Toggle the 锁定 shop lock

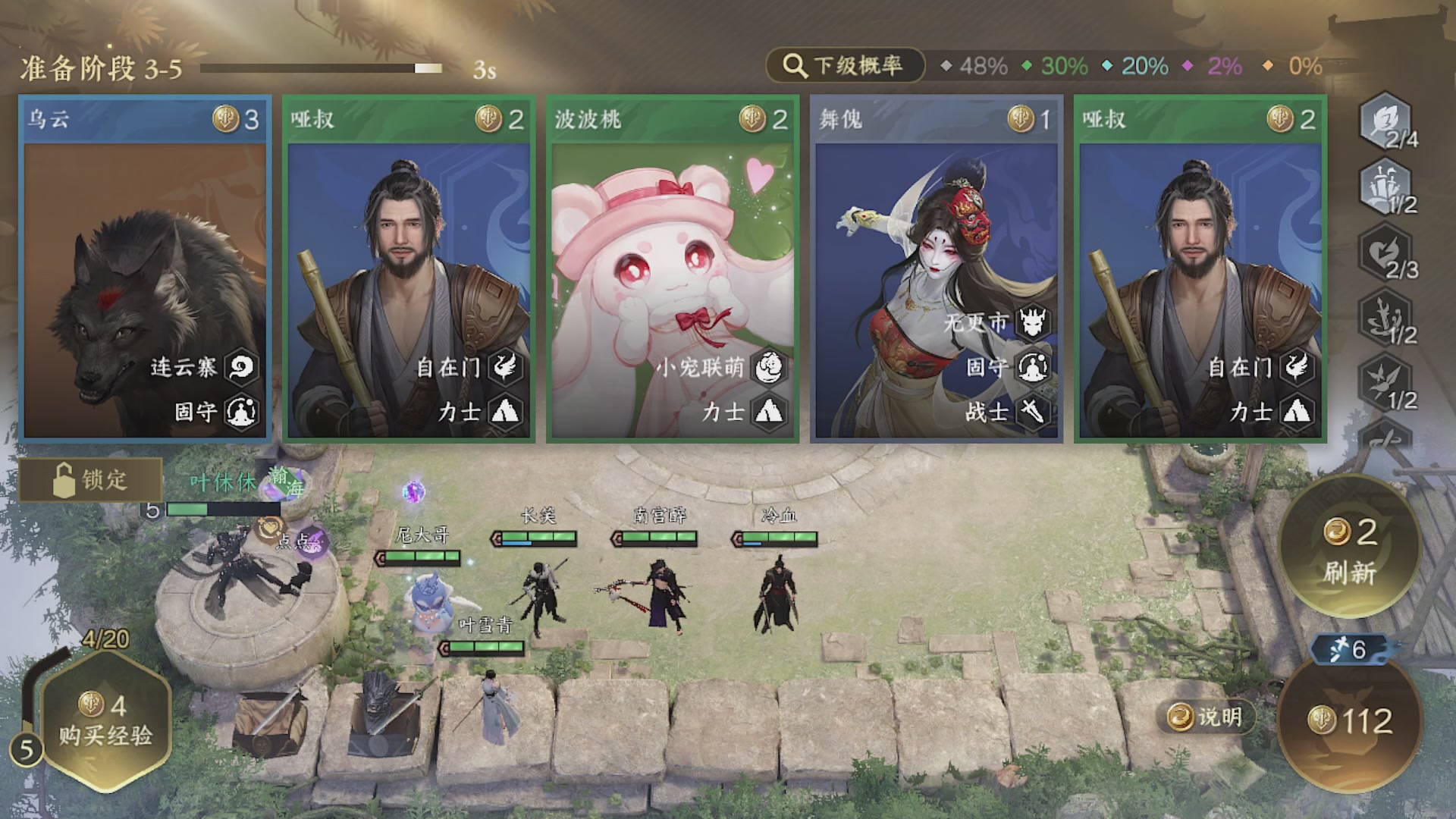tap(91, 479)
